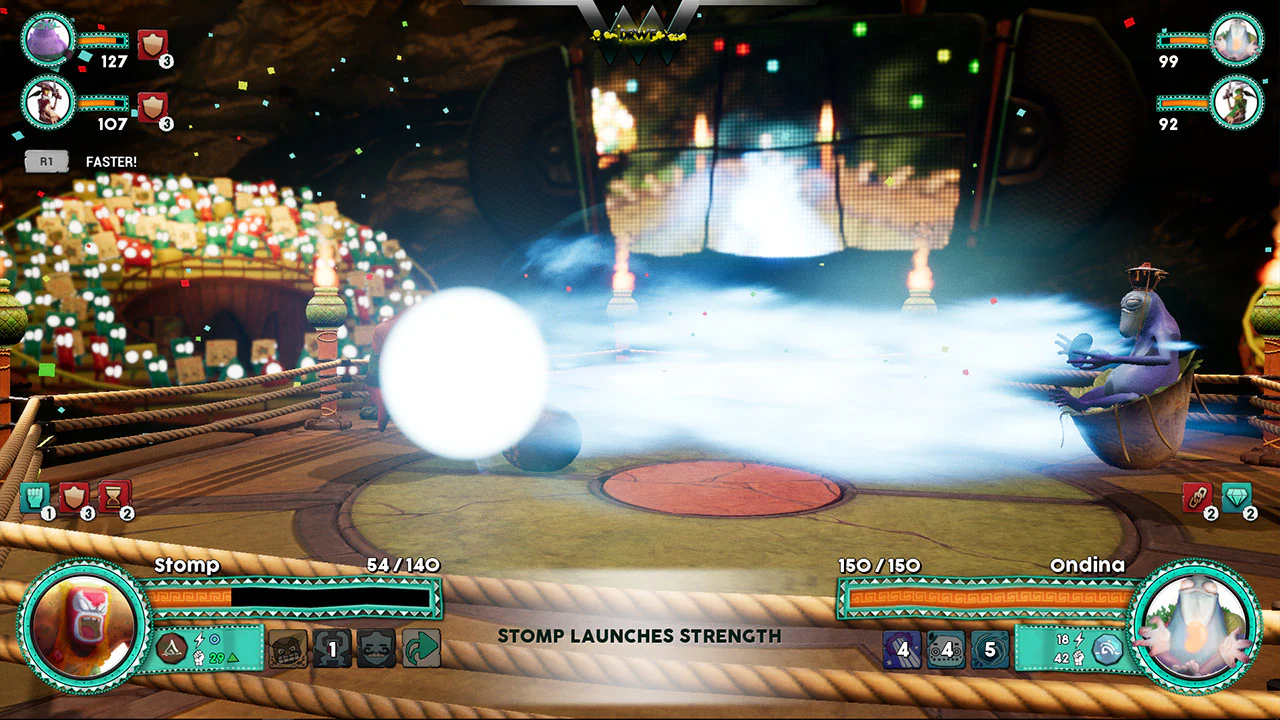Select Ondina's robot-face ability showing 4
The image size is (1280, 720).
coord(946,650)
